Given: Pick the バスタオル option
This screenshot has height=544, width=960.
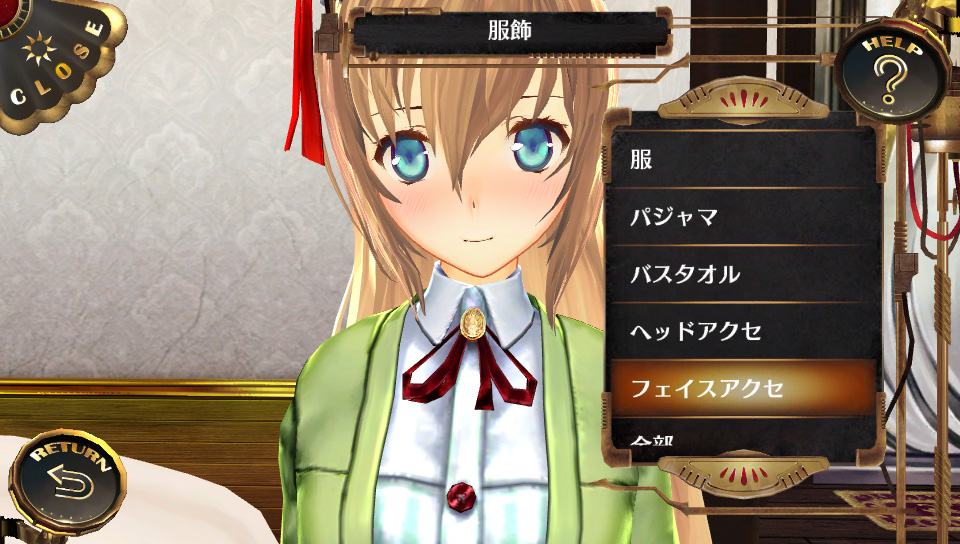Looking at the screenshot, I should tap(741, 274).
